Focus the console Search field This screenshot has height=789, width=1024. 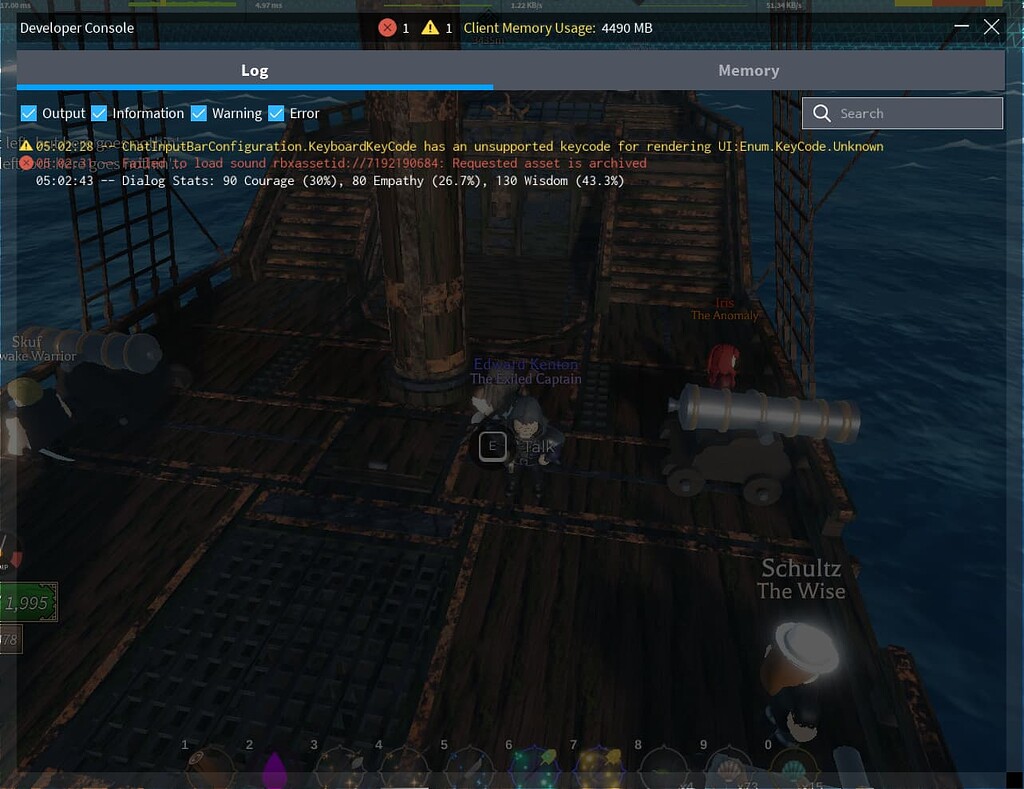click(902, 114)
